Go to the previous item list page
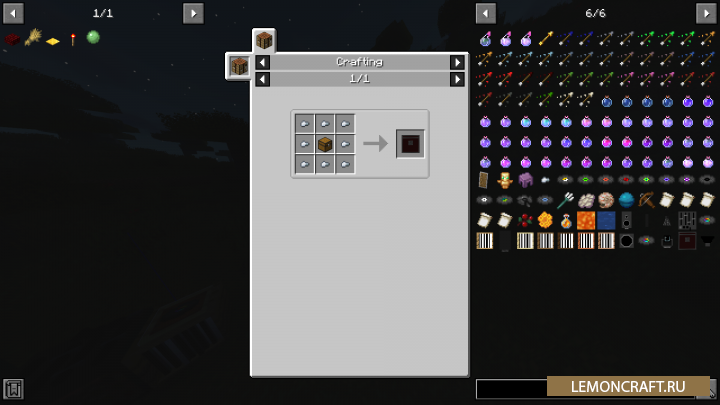Screen dimensions: 720x405 [486, 13]
